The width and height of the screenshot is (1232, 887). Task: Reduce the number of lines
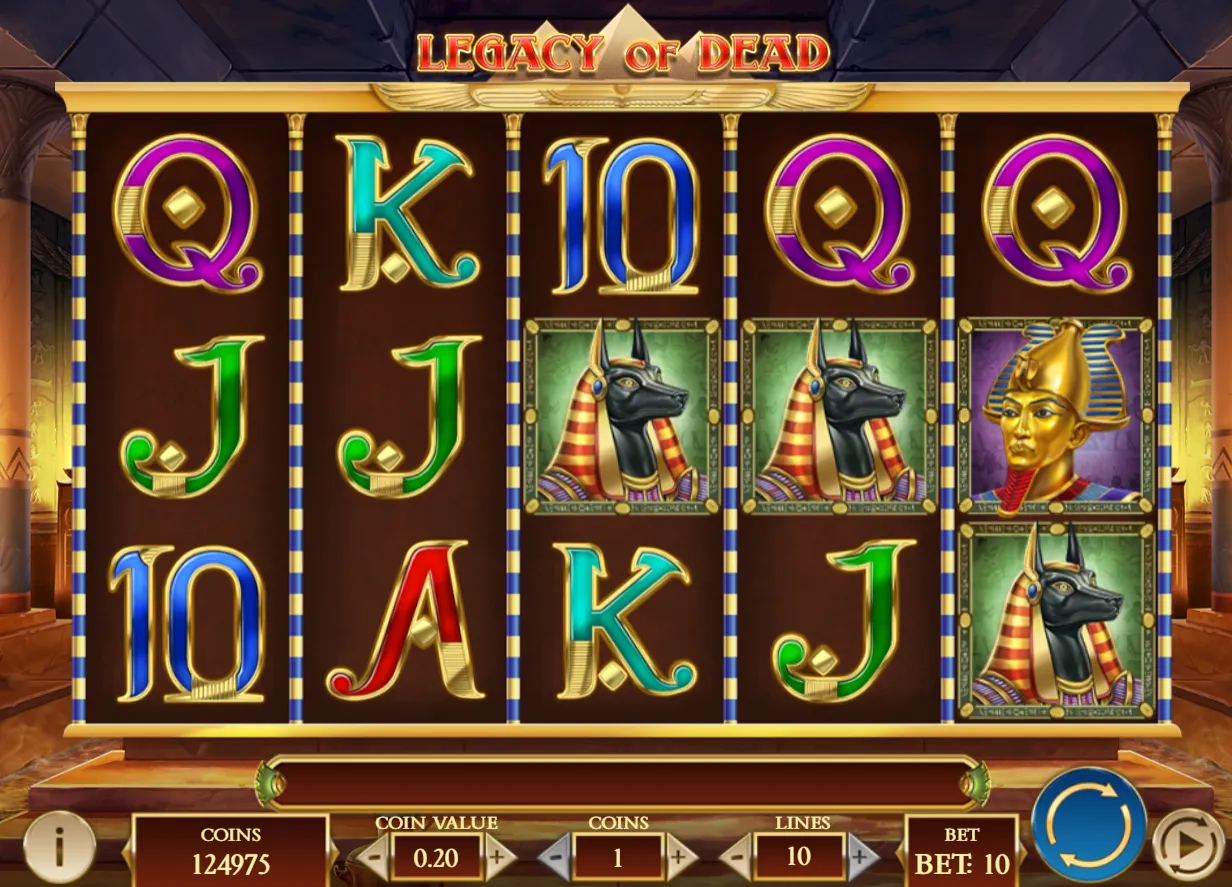click(736, 857)
